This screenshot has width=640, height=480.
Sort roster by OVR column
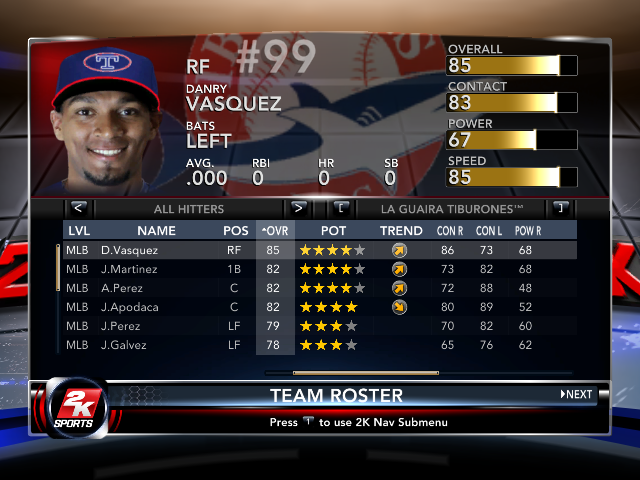point(274,231)
